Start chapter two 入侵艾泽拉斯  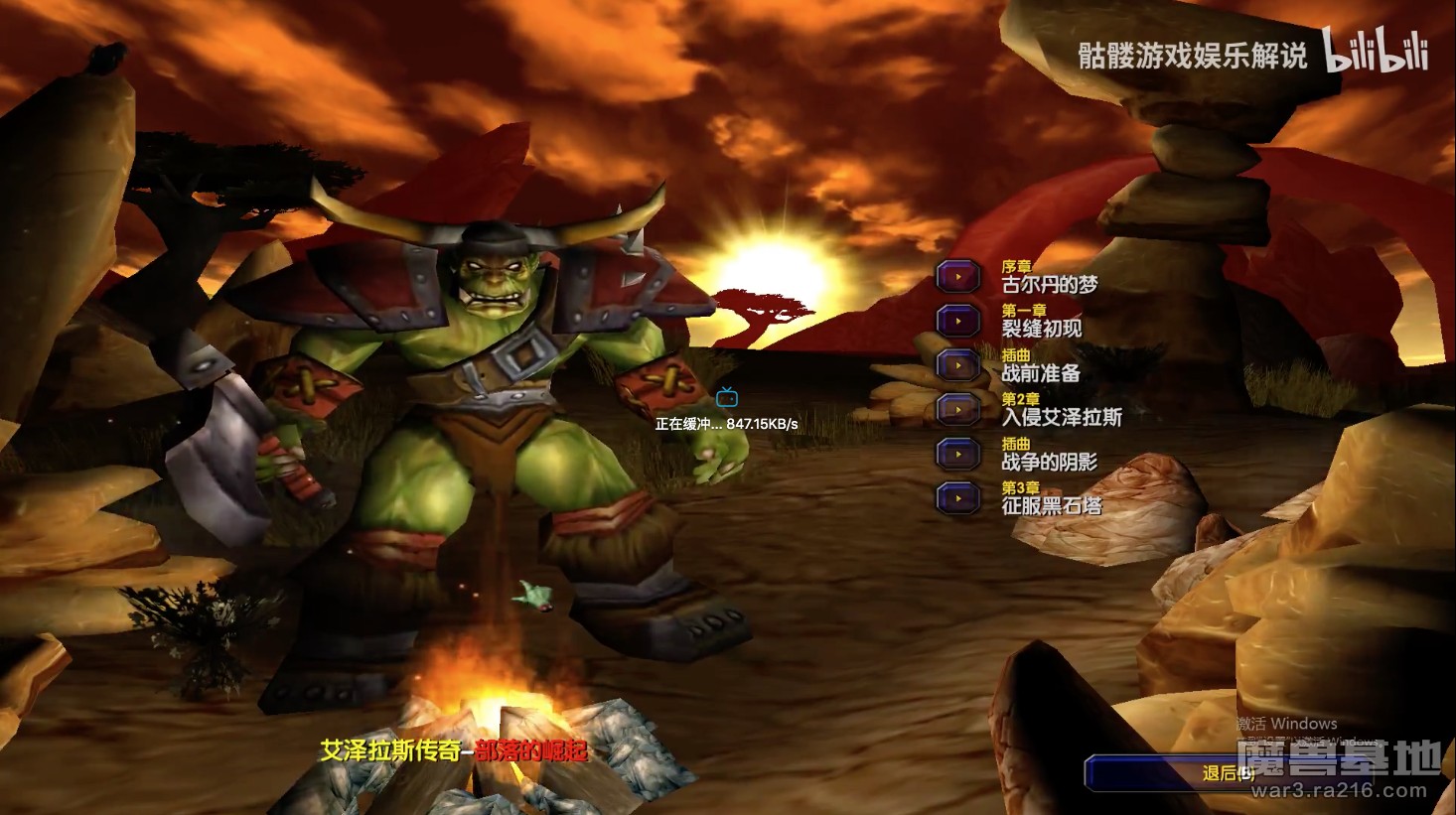959,409
